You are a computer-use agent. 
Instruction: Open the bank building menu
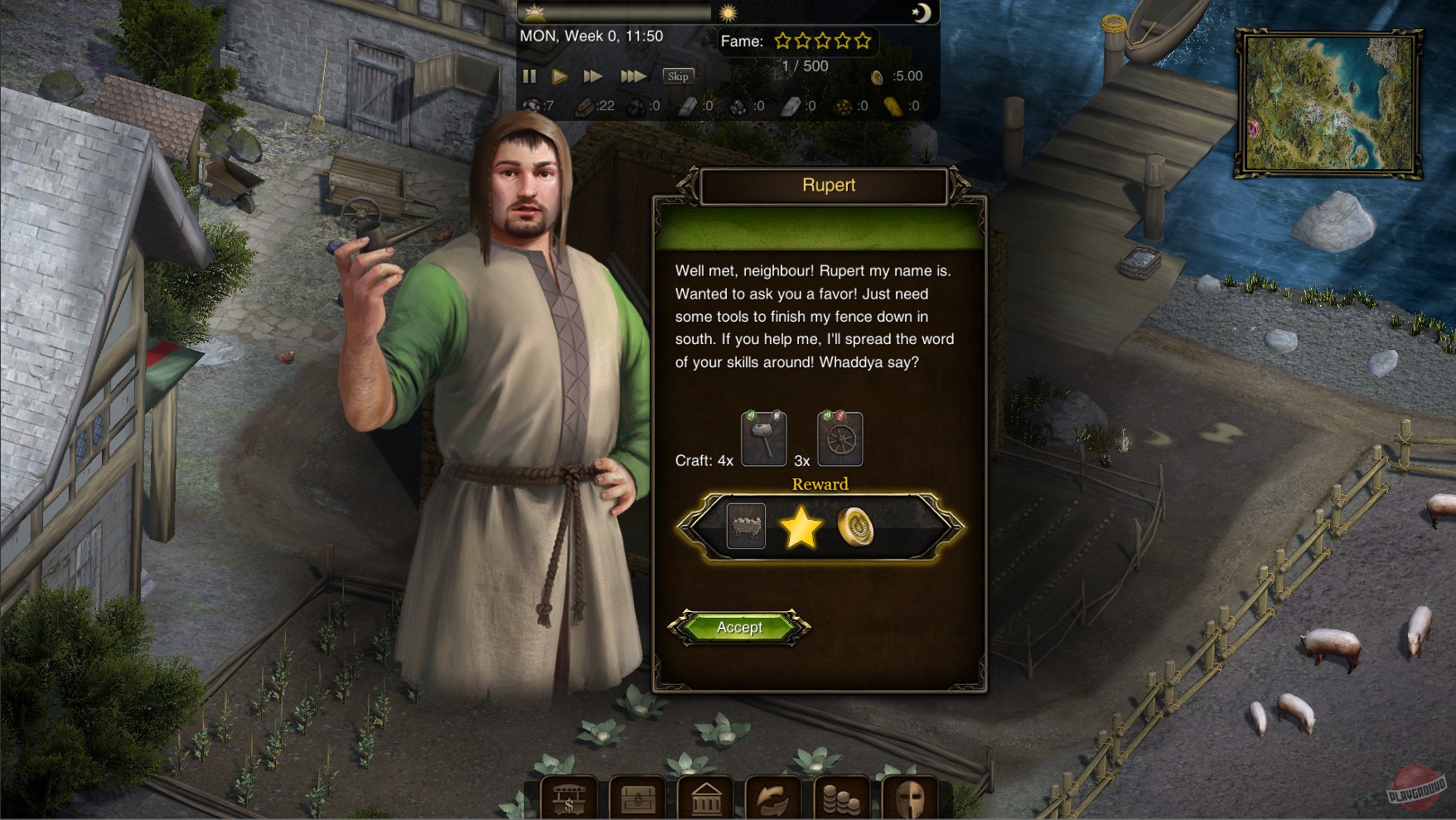(x=706, y=798)
